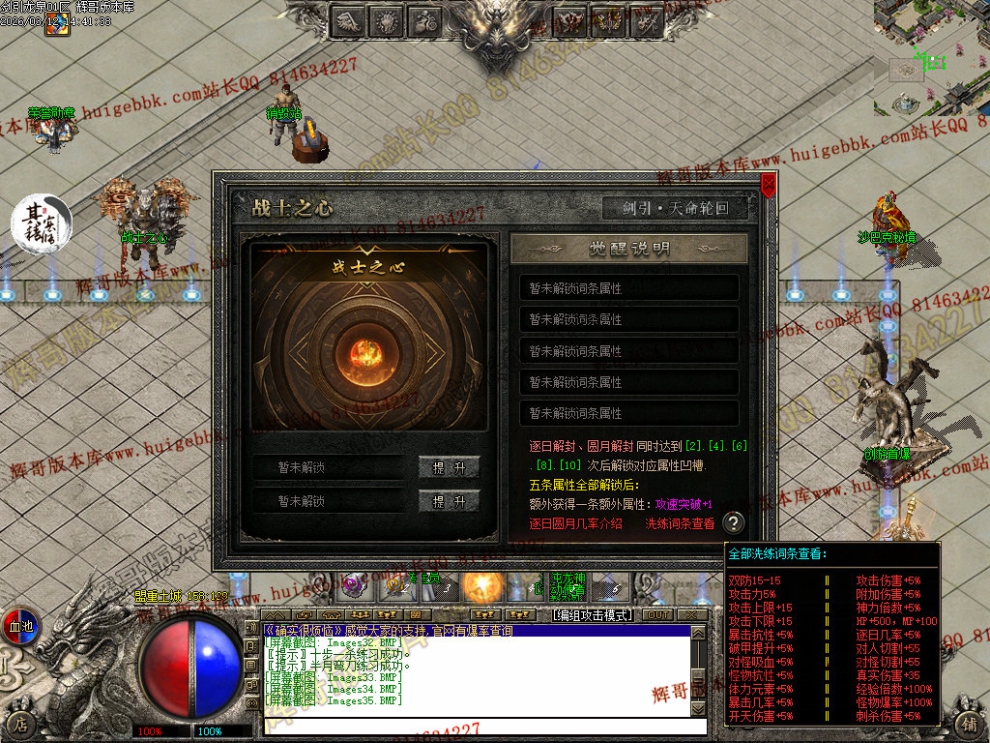
Task: Open the minimap
Action: pos(932,56)
